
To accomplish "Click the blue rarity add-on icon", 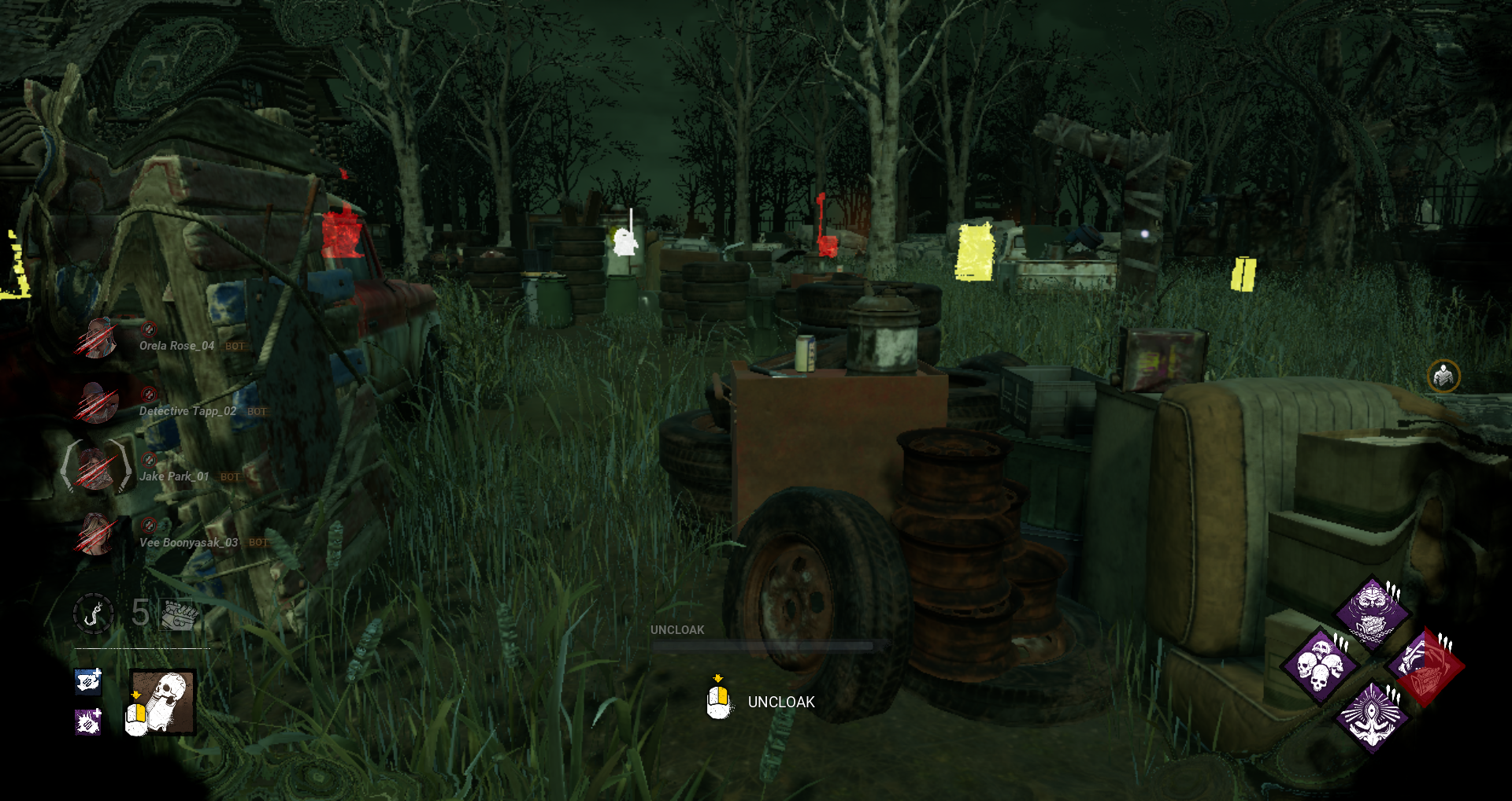I will (x=87, y=682).
